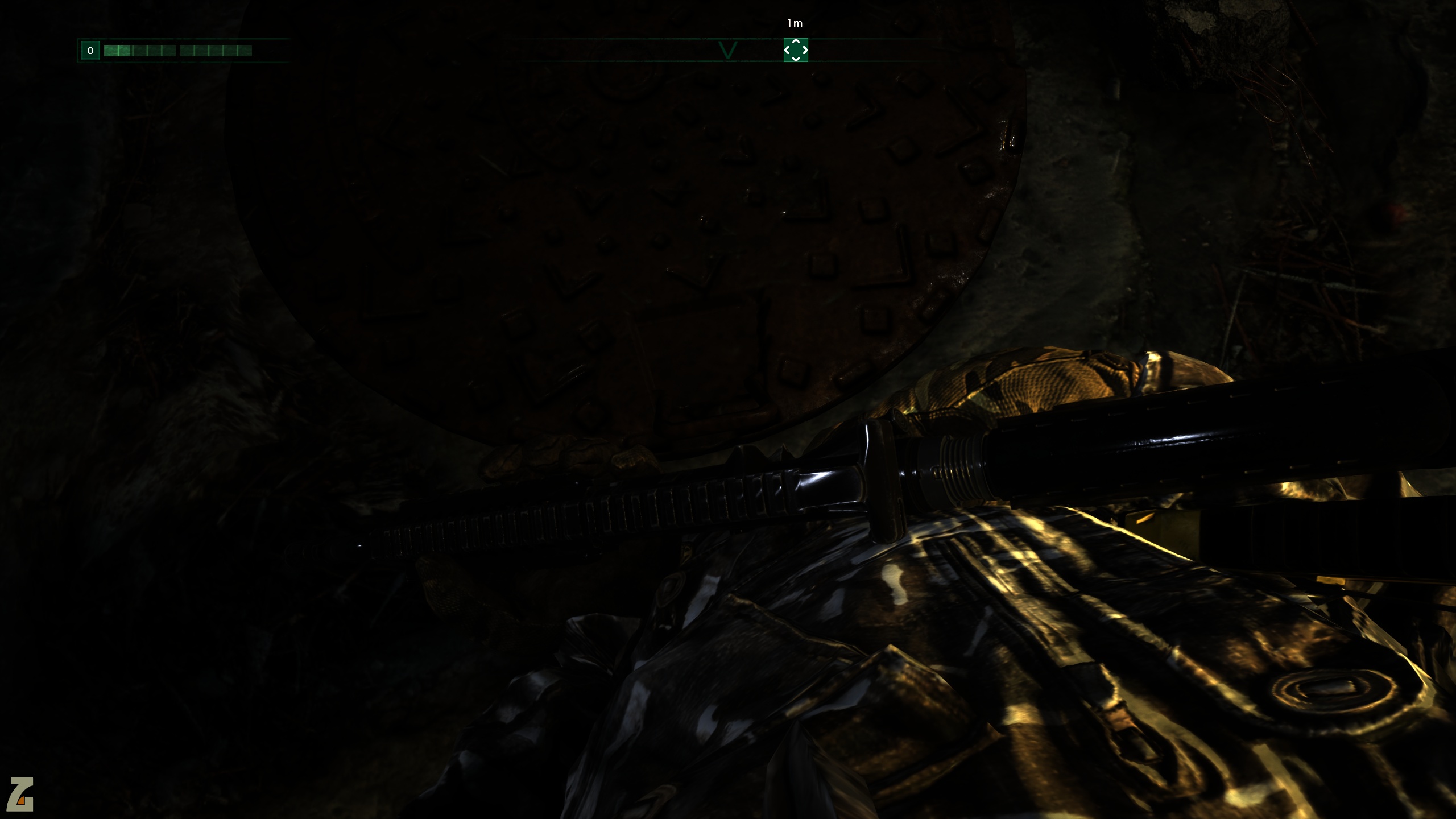The width and height of the screenshot is (1456, 819).
Task: Click the green V heading marker
Action: pyautogui.click(x=728, y=50)
